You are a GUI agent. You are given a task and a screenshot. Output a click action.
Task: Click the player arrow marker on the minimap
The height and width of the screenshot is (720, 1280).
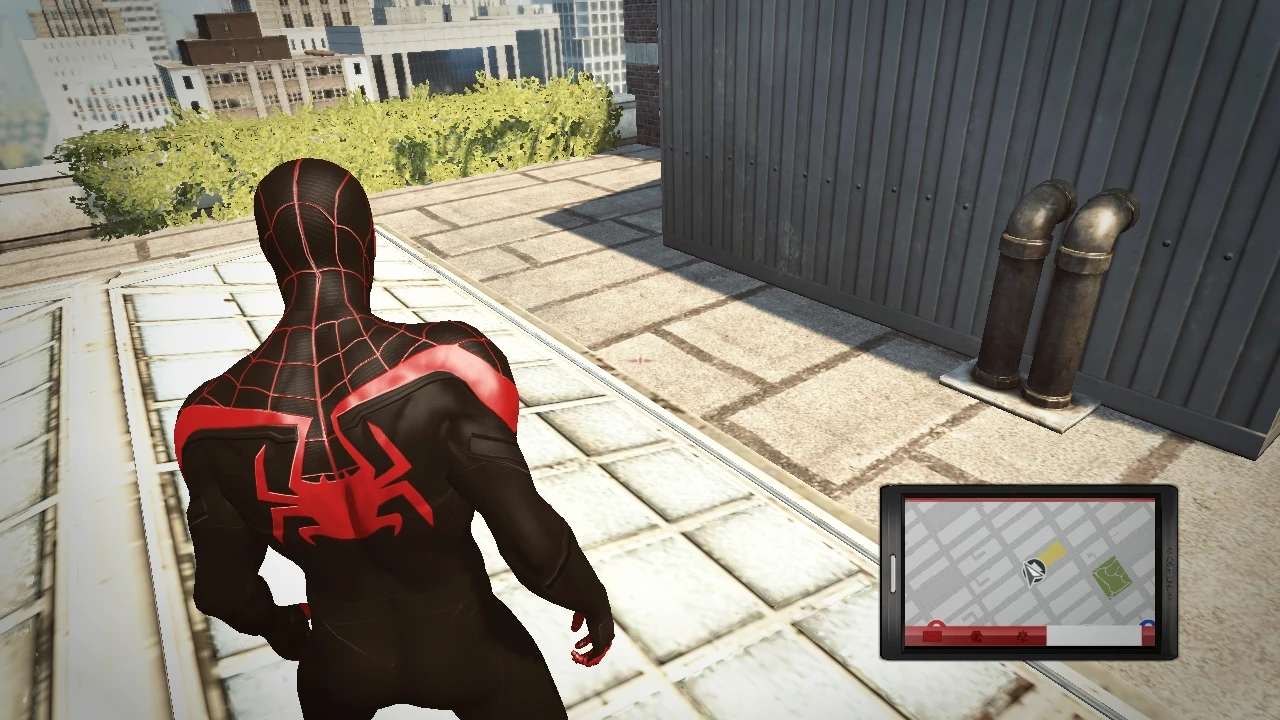pos(1034,572)
